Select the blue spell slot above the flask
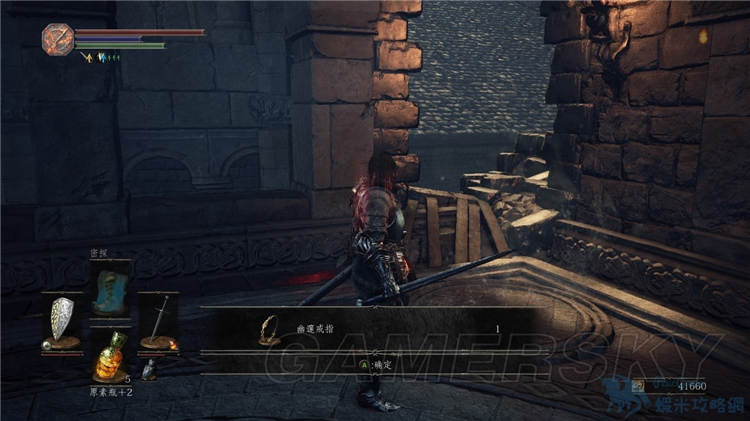 click(x=110, y=288)
